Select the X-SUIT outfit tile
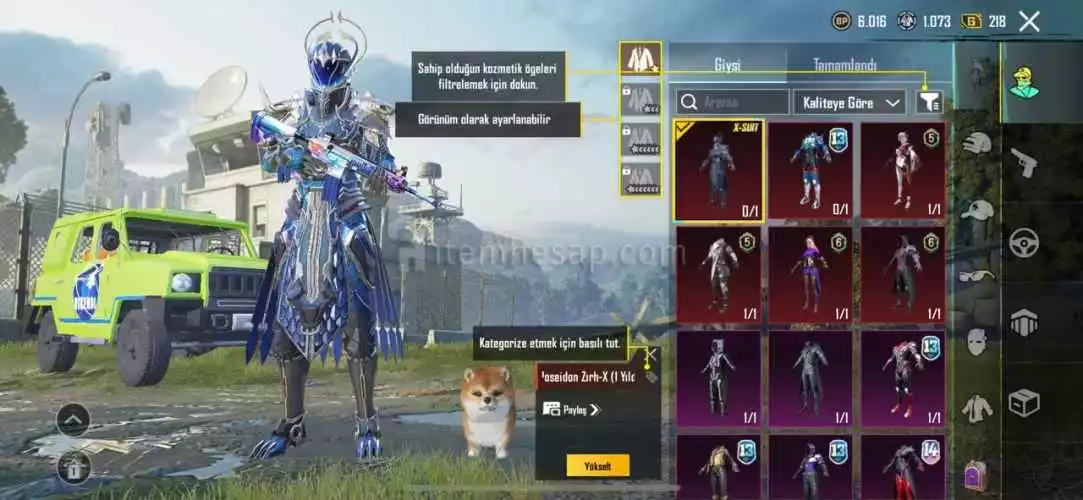The height and width of the screenshot is (500, 1083). [719, 170]
